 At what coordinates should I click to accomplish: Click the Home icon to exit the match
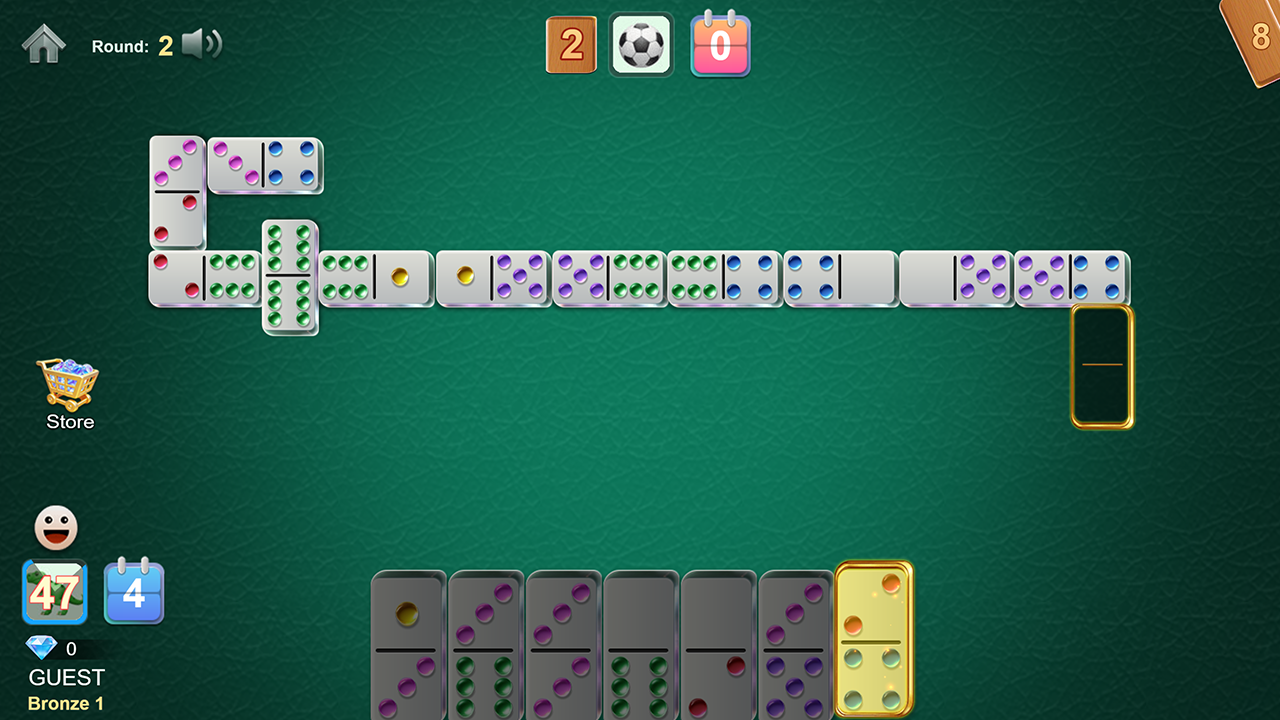[x=44, y=44]
